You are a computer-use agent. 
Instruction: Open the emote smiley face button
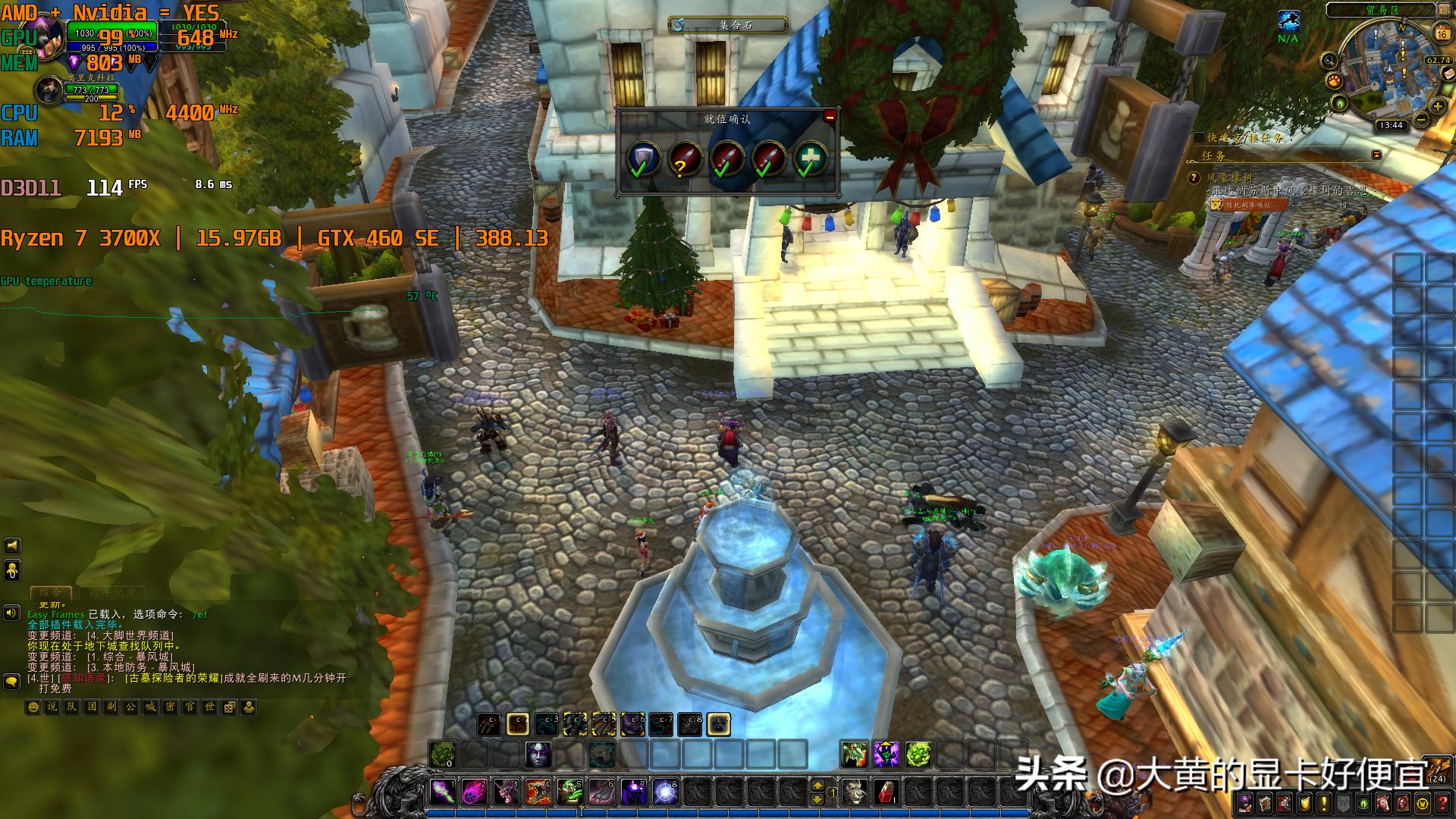(33, 707)
